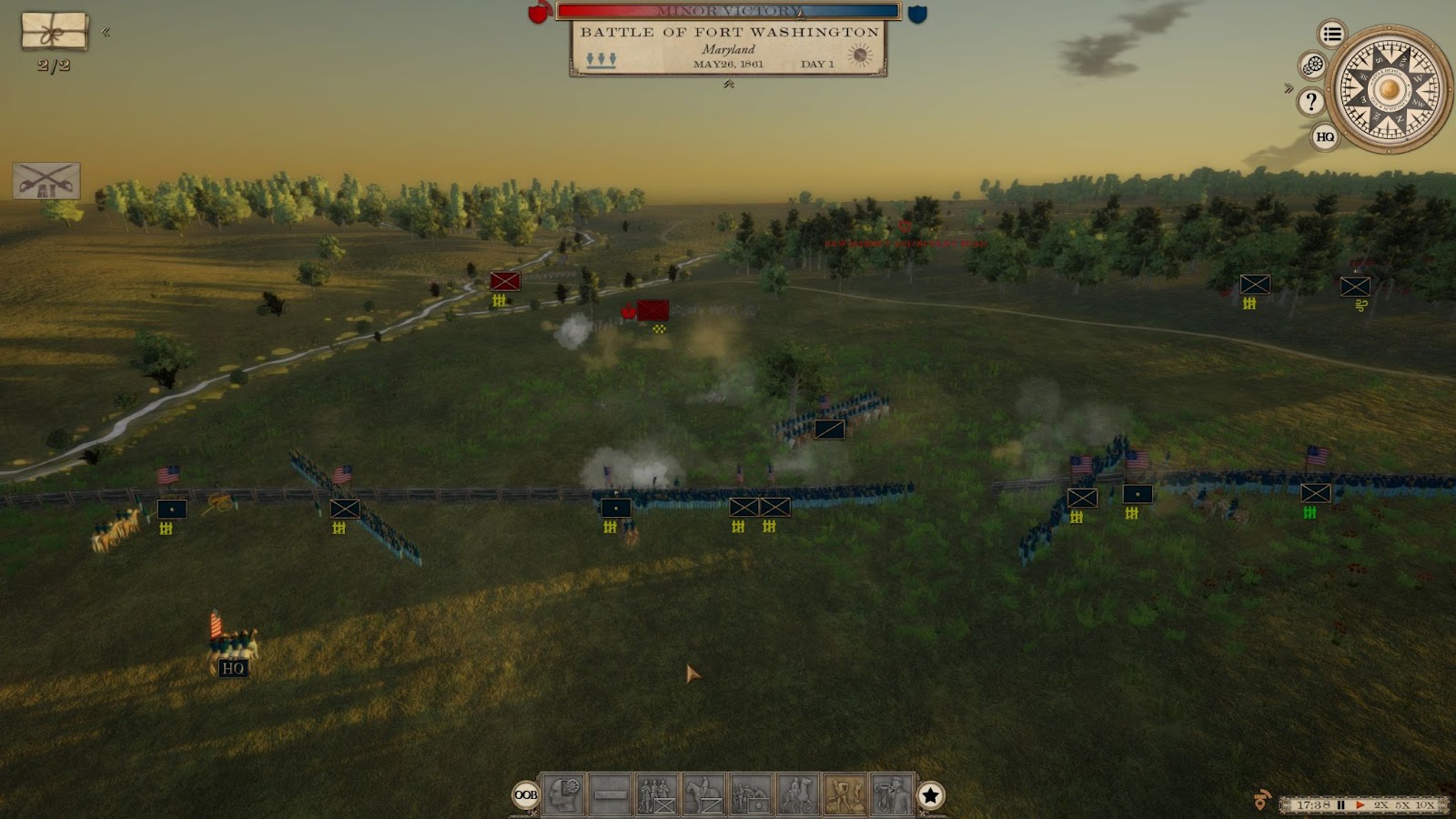The height and width of the screenshot is (819, 1456).
Task: Select the infantry units toolbar button
Action: pyautogui.click(x=656, y=794)
